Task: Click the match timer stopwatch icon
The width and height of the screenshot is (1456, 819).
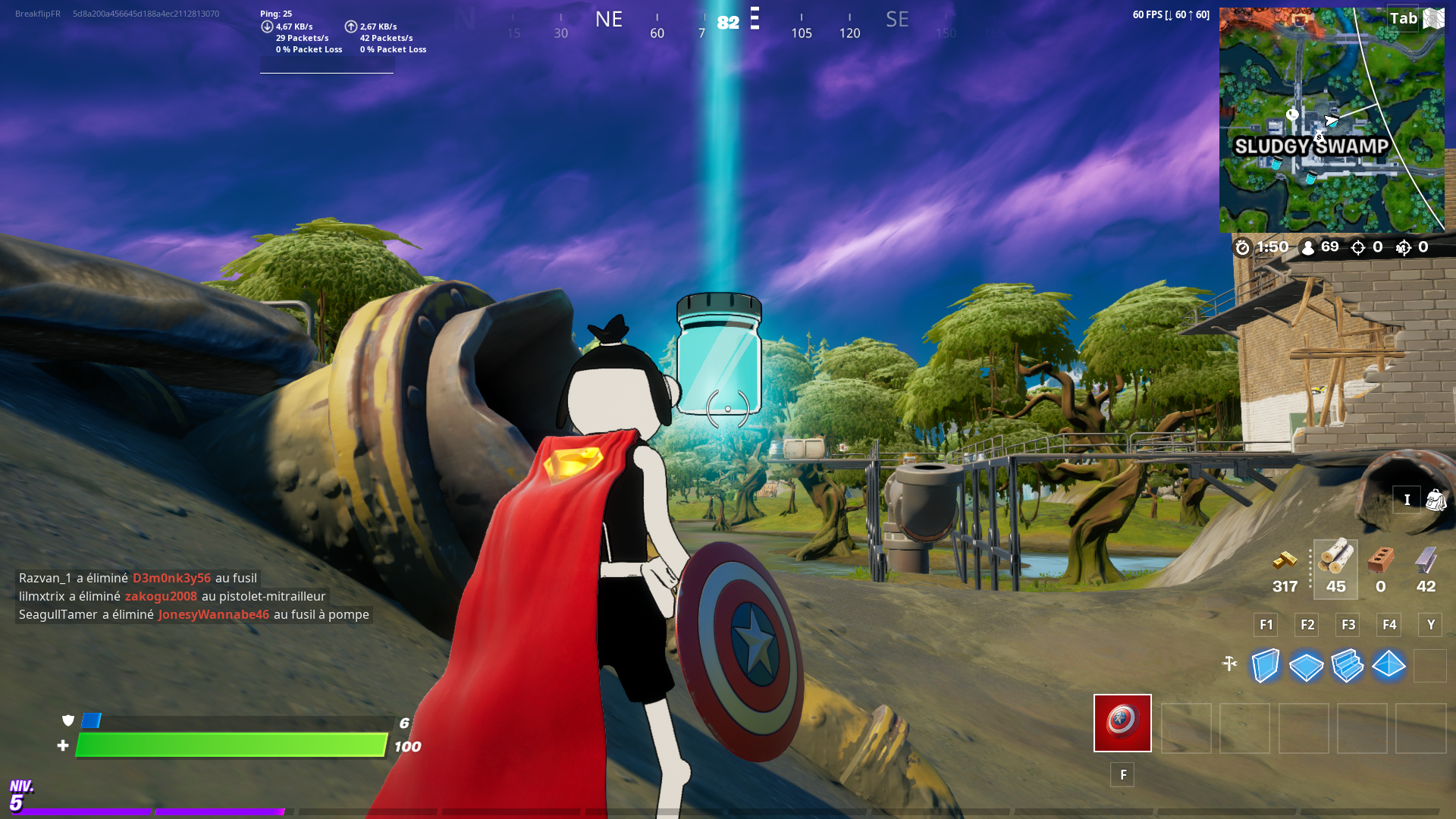Action: (x=1241, y=246)
